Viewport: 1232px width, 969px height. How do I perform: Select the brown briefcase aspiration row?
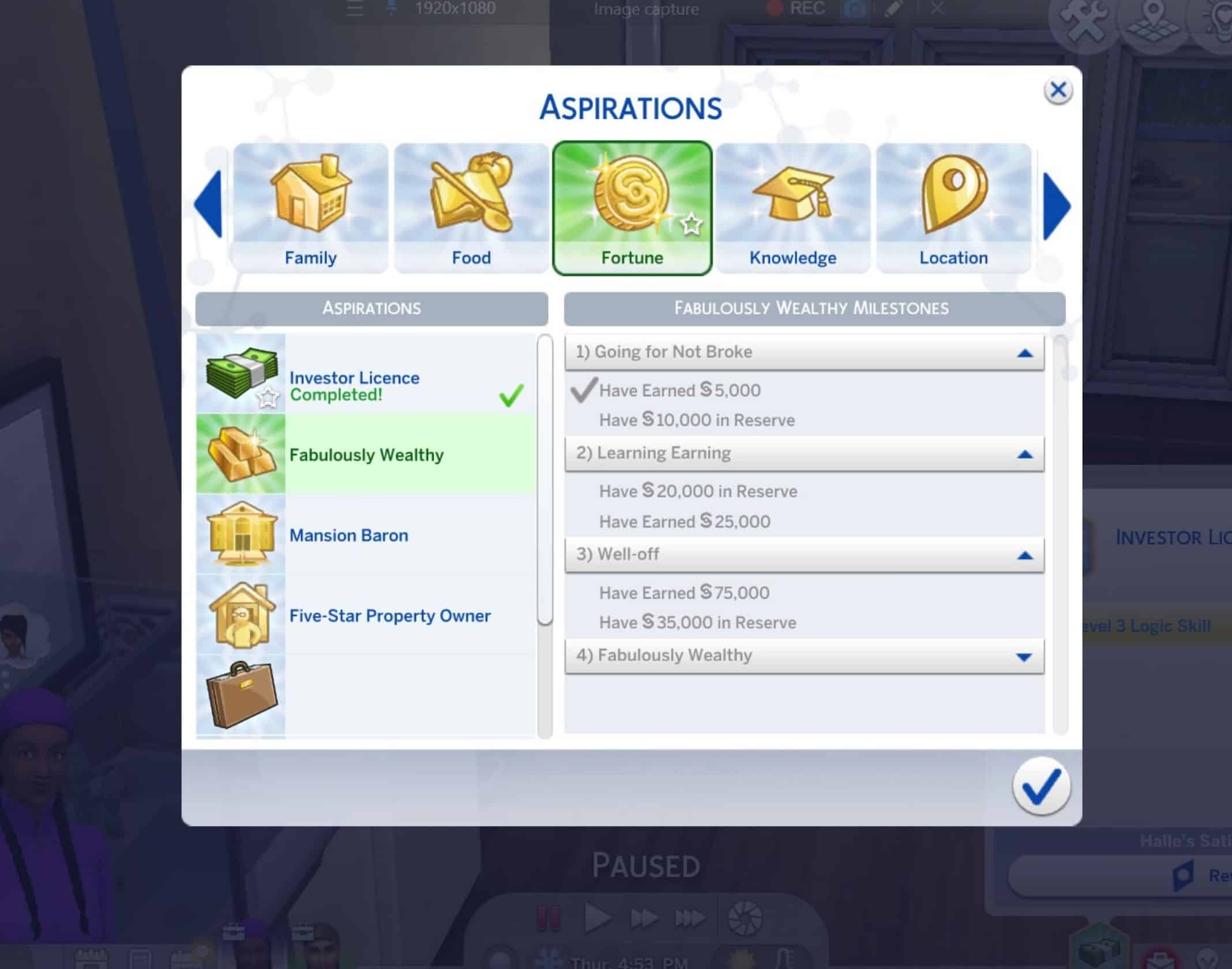click(366, 695)
